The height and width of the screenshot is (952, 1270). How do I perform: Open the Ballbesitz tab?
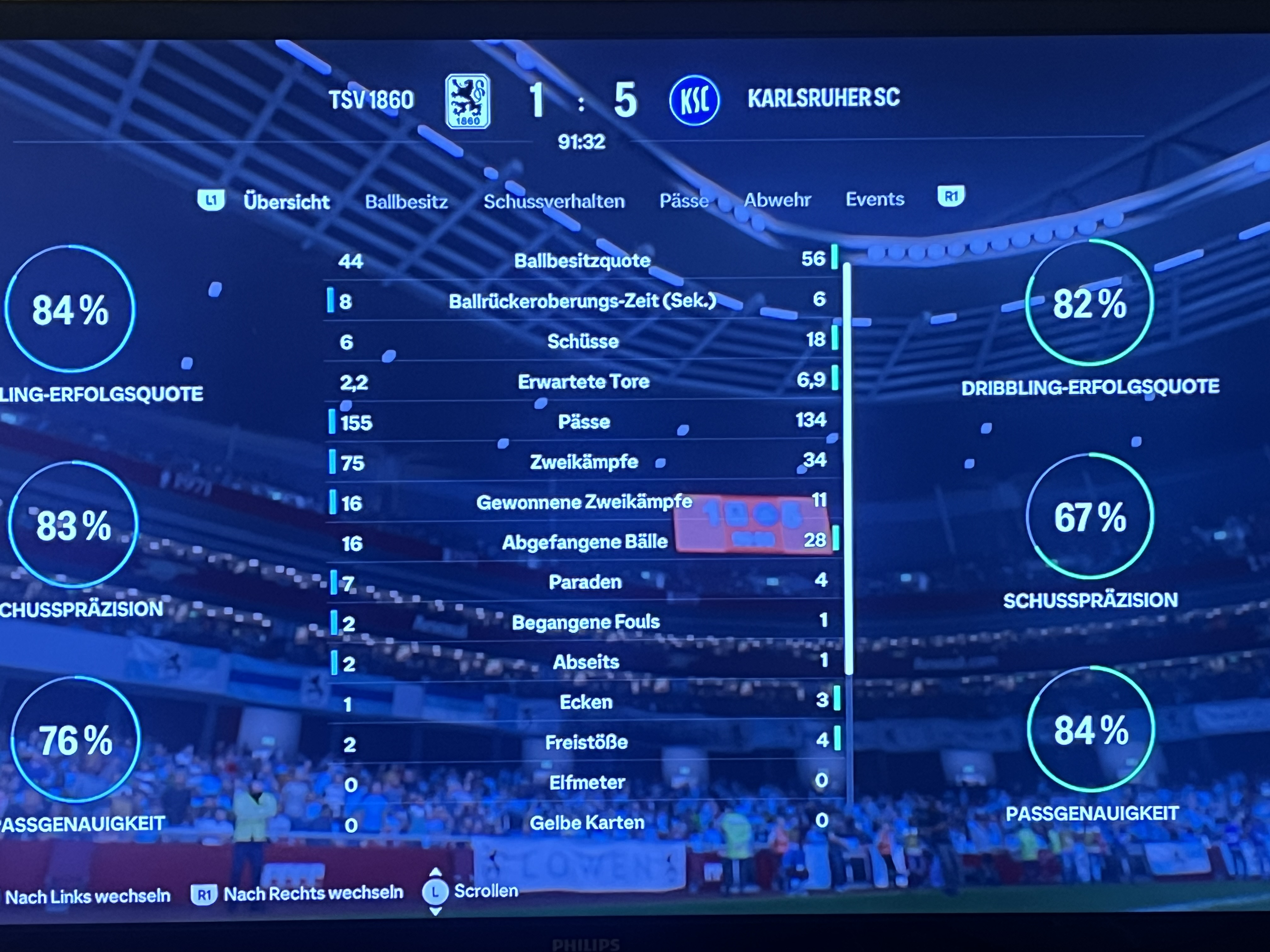click(x=406, y=201)
